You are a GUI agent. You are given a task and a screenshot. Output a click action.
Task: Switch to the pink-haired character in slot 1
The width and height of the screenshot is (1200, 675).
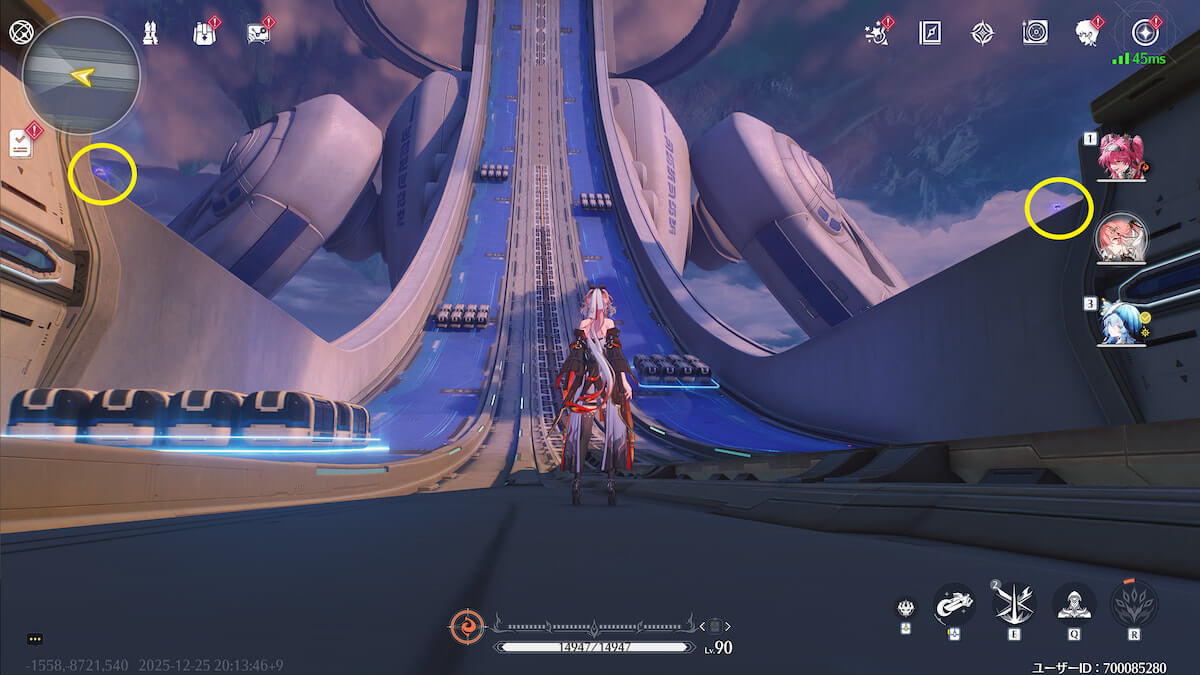[x=1121, y=157]
